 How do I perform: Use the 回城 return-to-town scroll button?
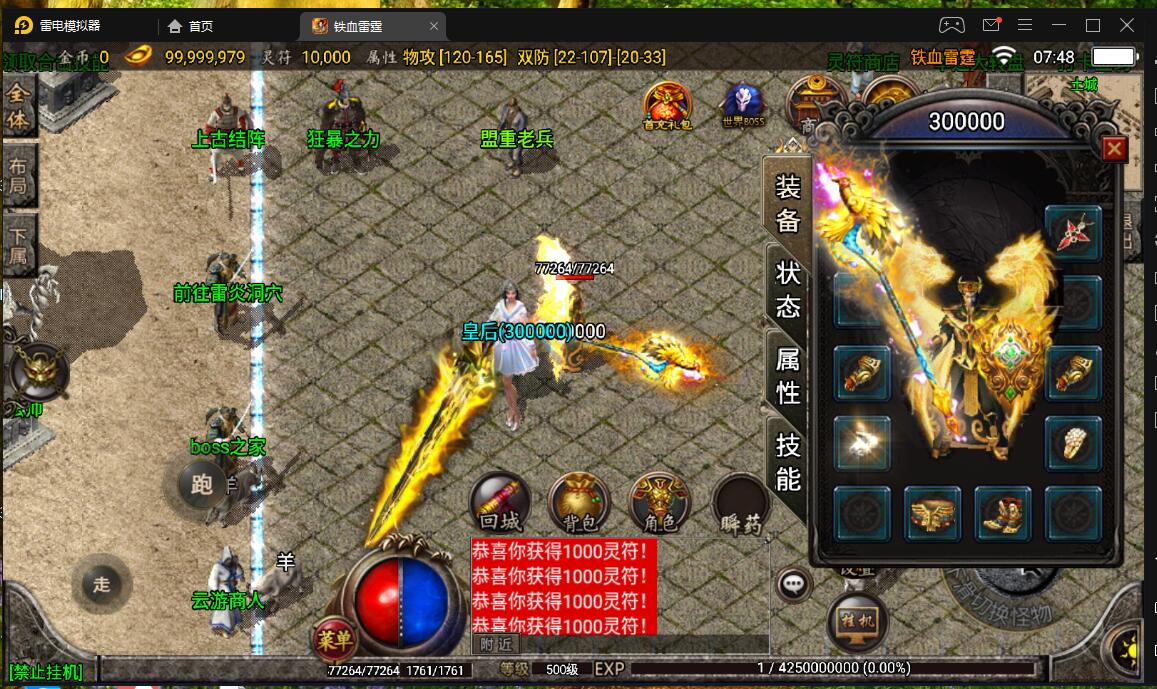500,502
